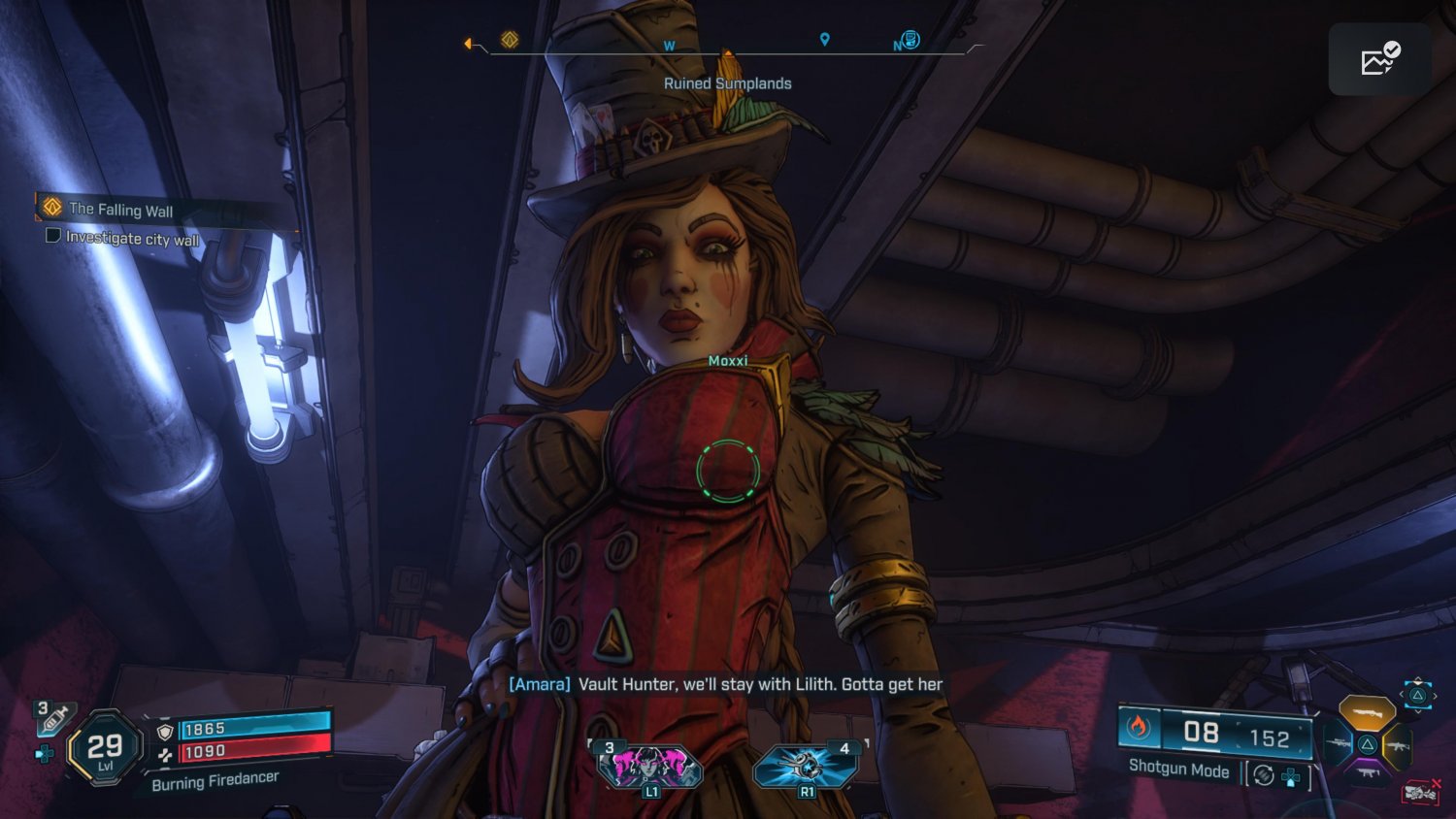Click the Burning Firedancer character name

214,776
